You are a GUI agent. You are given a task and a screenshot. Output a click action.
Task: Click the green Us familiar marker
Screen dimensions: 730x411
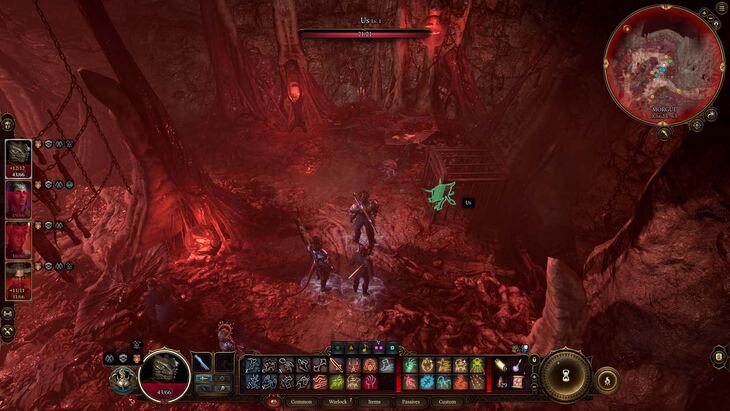437,195
